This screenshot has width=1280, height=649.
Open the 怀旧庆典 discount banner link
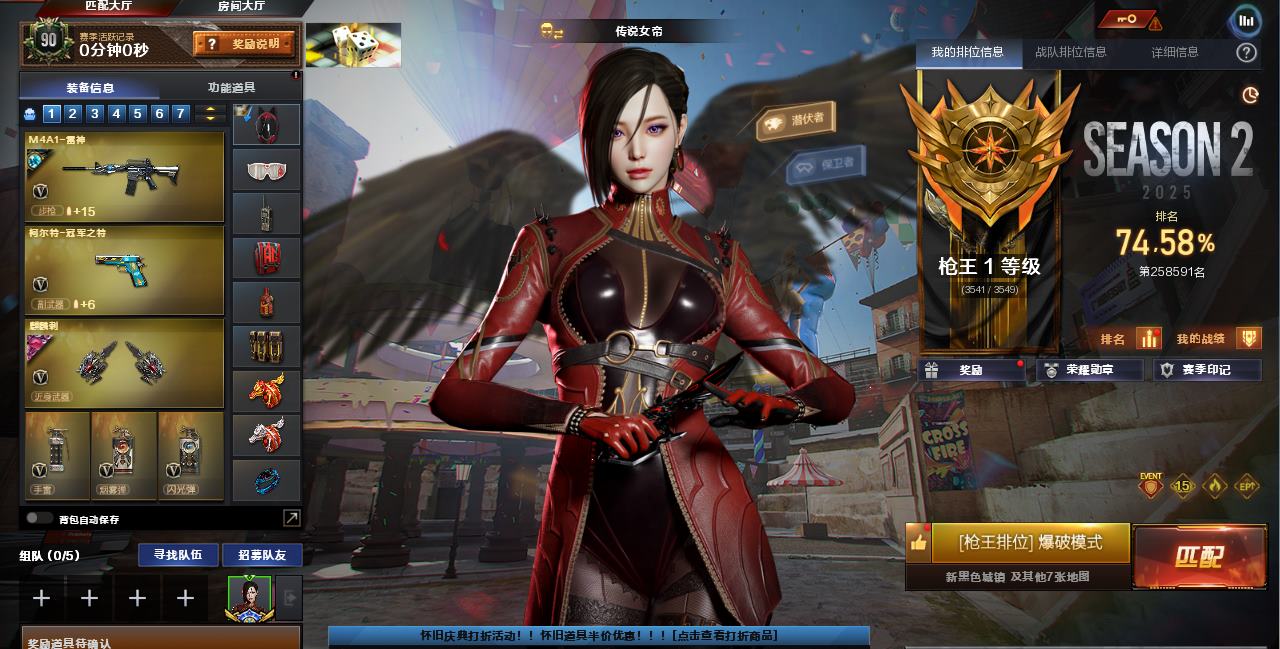598,635
